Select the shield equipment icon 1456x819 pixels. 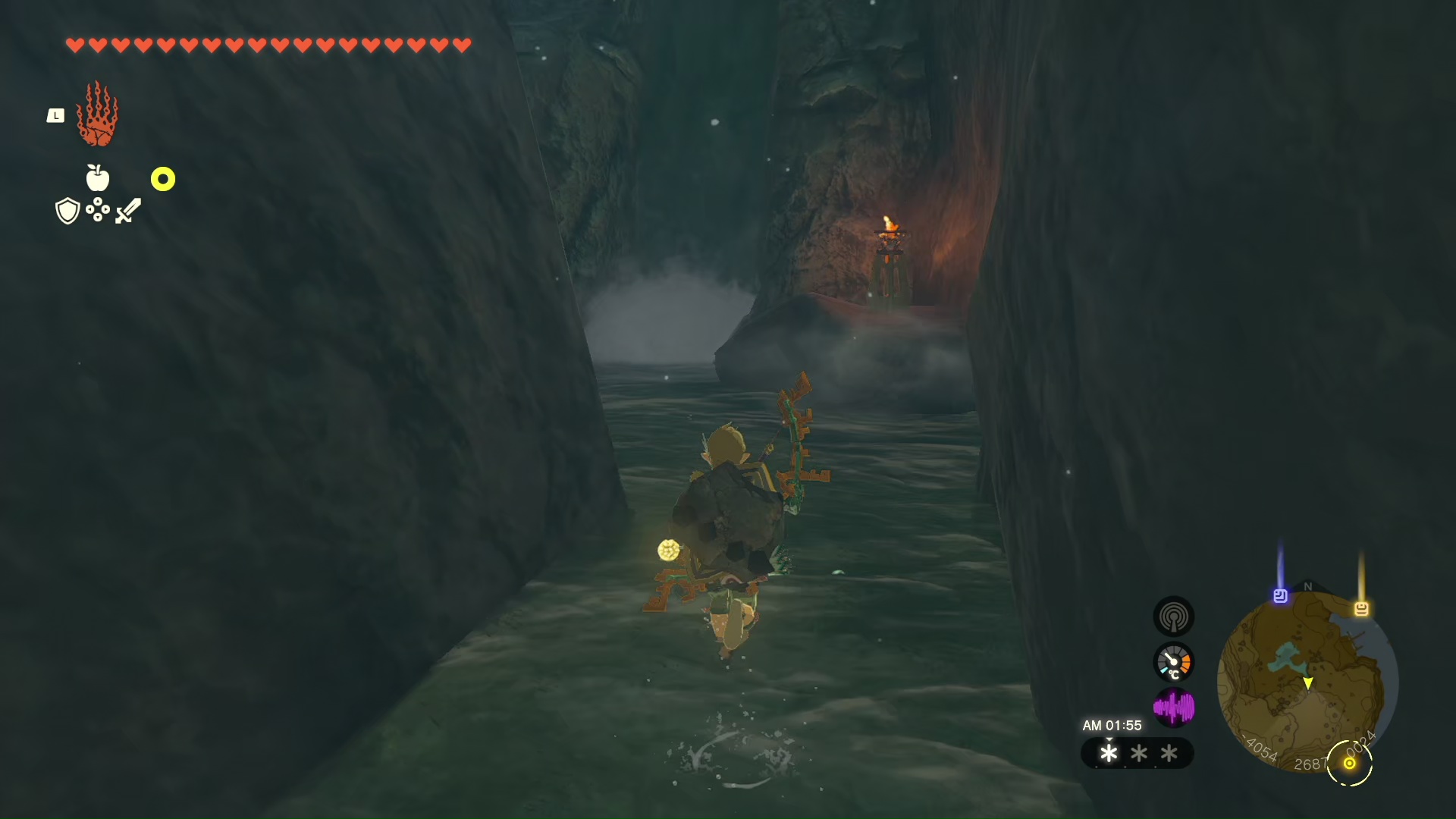[67, 211]
